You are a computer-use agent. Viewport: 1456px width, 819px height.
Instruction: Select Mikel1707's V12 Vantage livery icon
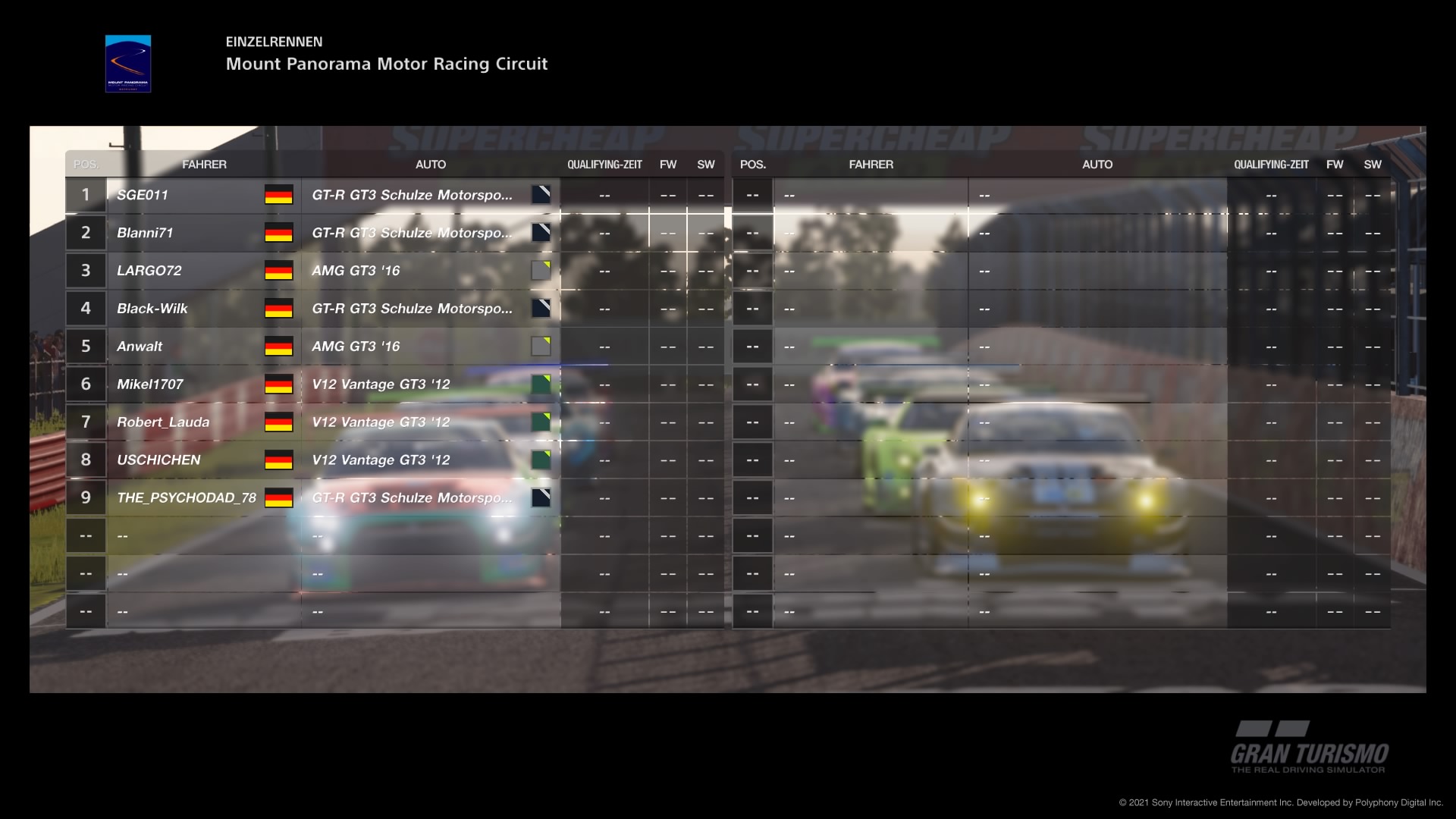540,384
